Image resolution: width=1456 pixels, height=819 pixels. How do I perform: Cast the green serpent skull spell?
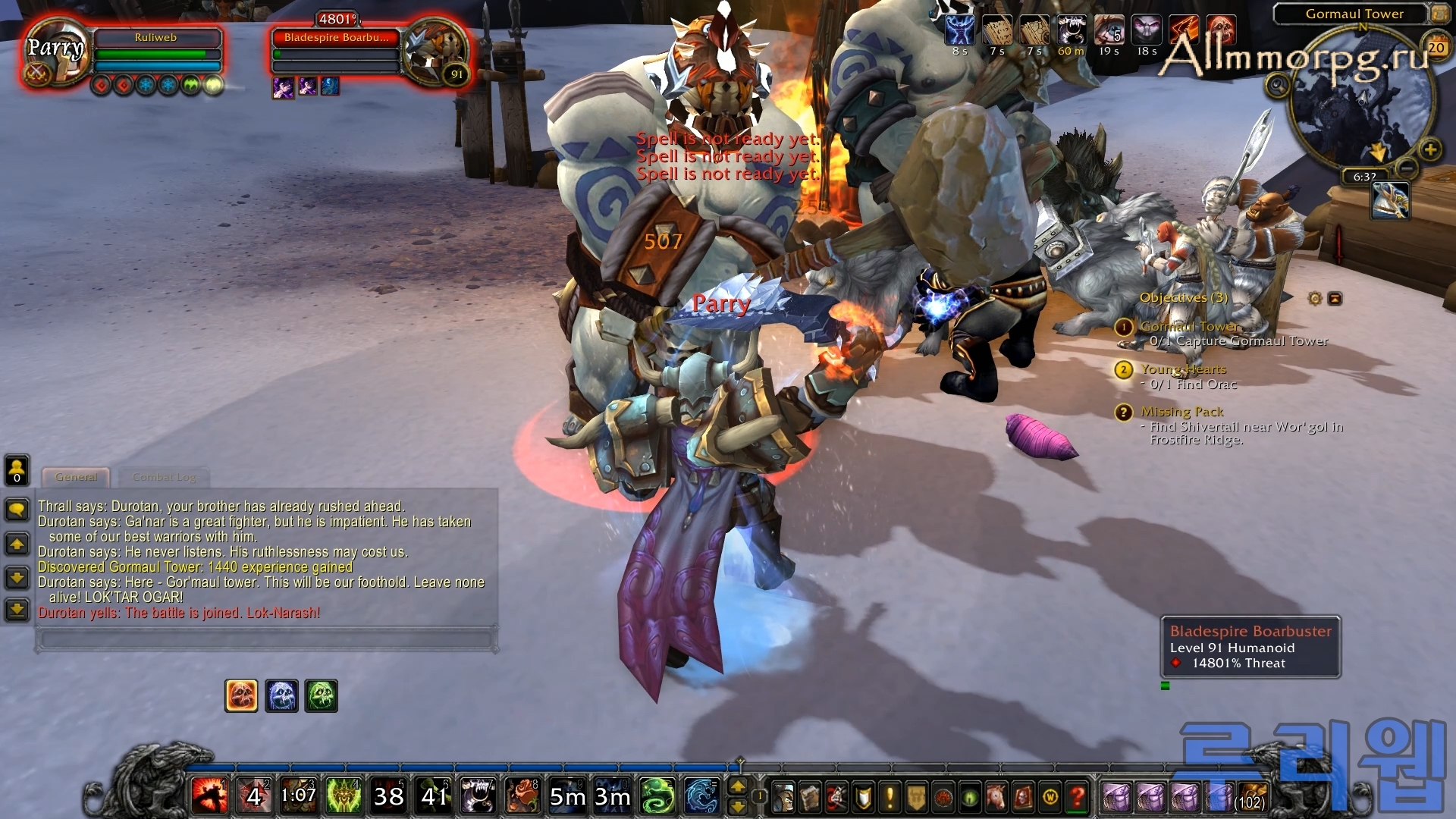point(657,795)
